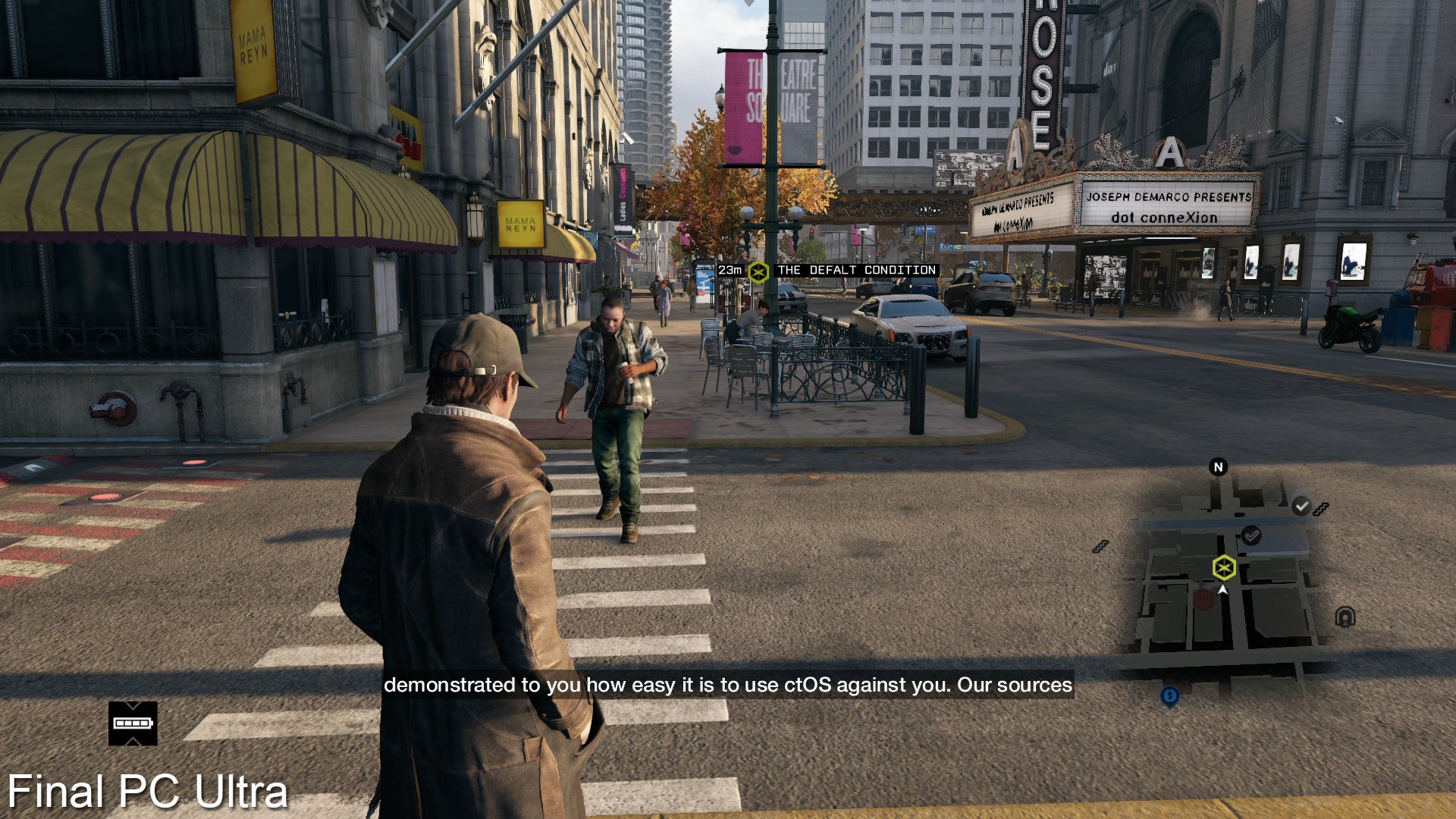Select the yellow hexagon objective on the minimap
The image size is (1456, 819).
(x=1224, y=567)
